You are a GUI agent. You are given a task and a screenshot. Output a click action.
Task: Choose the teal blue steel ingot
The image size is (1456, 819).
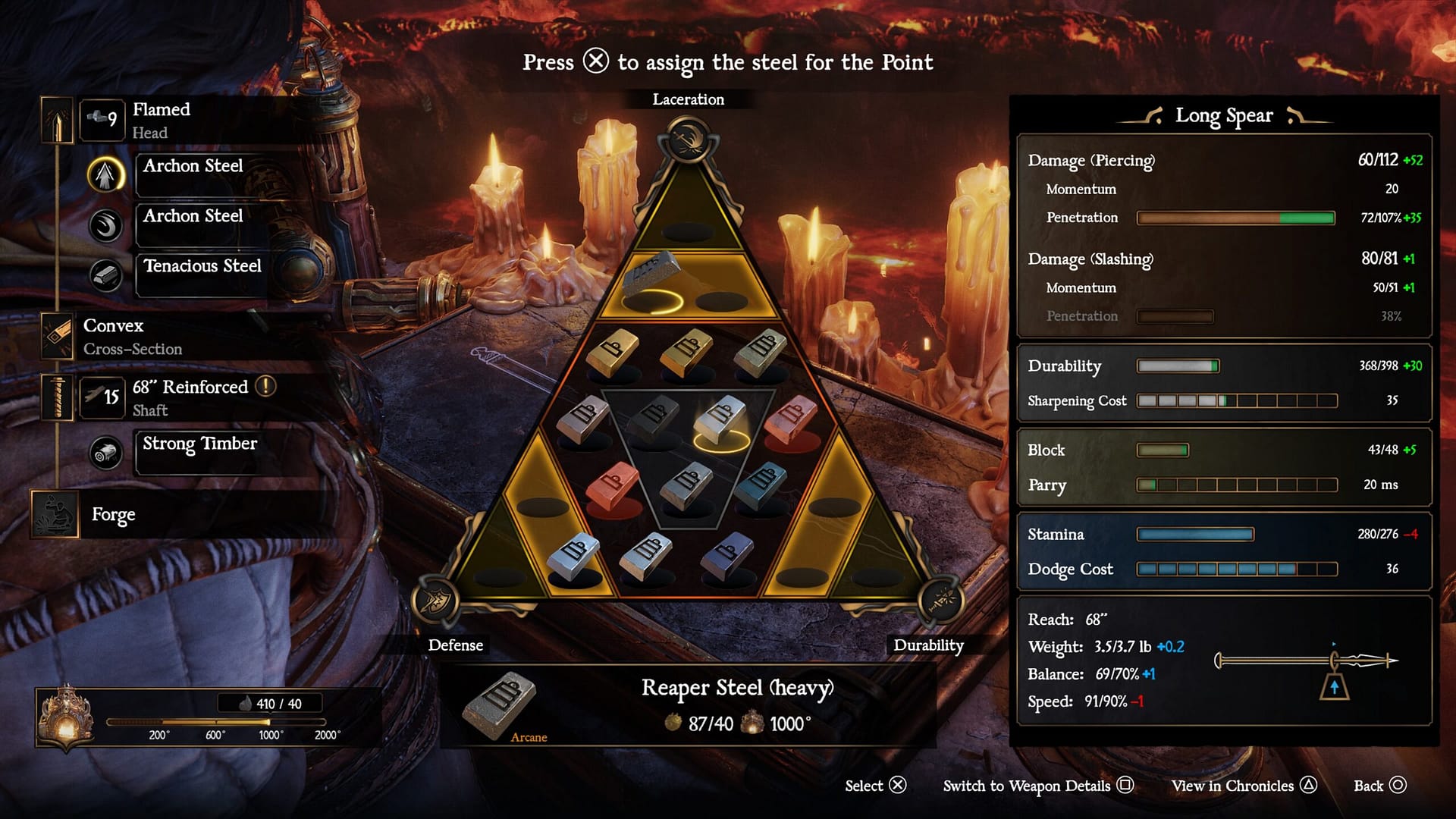point(761,483)
